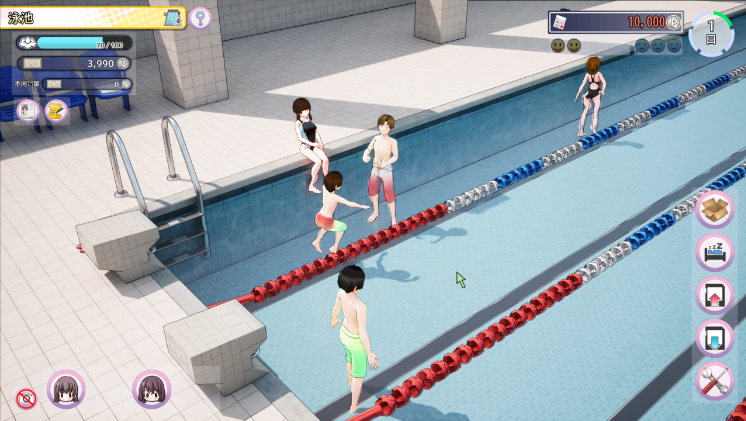Click the pool location icon in the banner
Image resolution: width=746 pixels, height=421 pixels.
pos(171,17)
